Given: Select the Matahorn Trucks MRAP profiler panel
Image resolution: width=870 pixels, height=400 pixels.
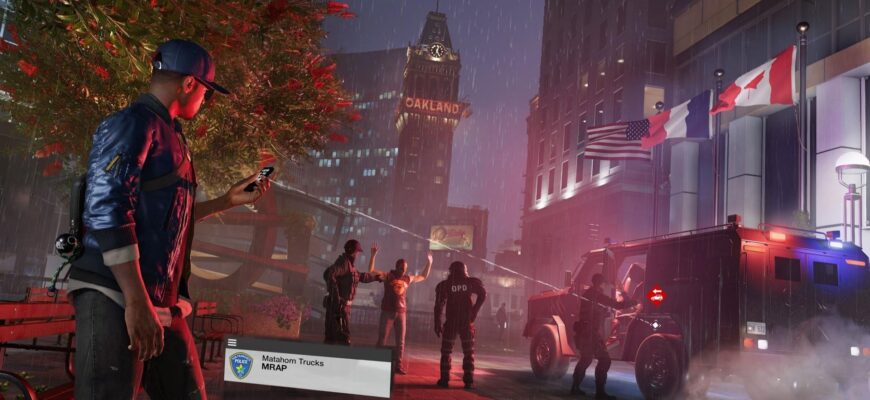Looking at the screenshot, I should coord(308,367).
